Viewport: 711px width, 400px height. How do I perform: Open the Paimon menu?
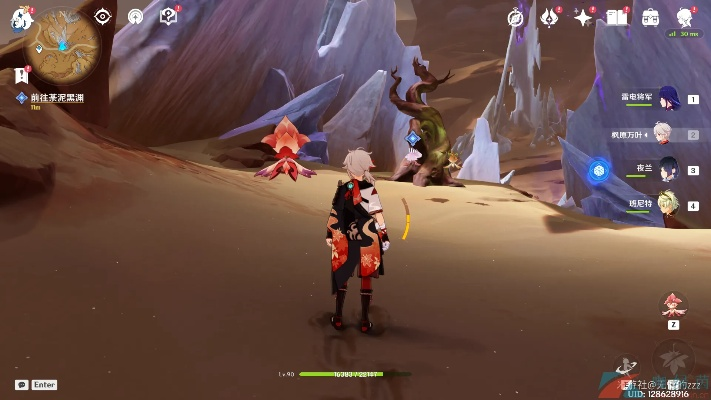click(x=20, y=17)
